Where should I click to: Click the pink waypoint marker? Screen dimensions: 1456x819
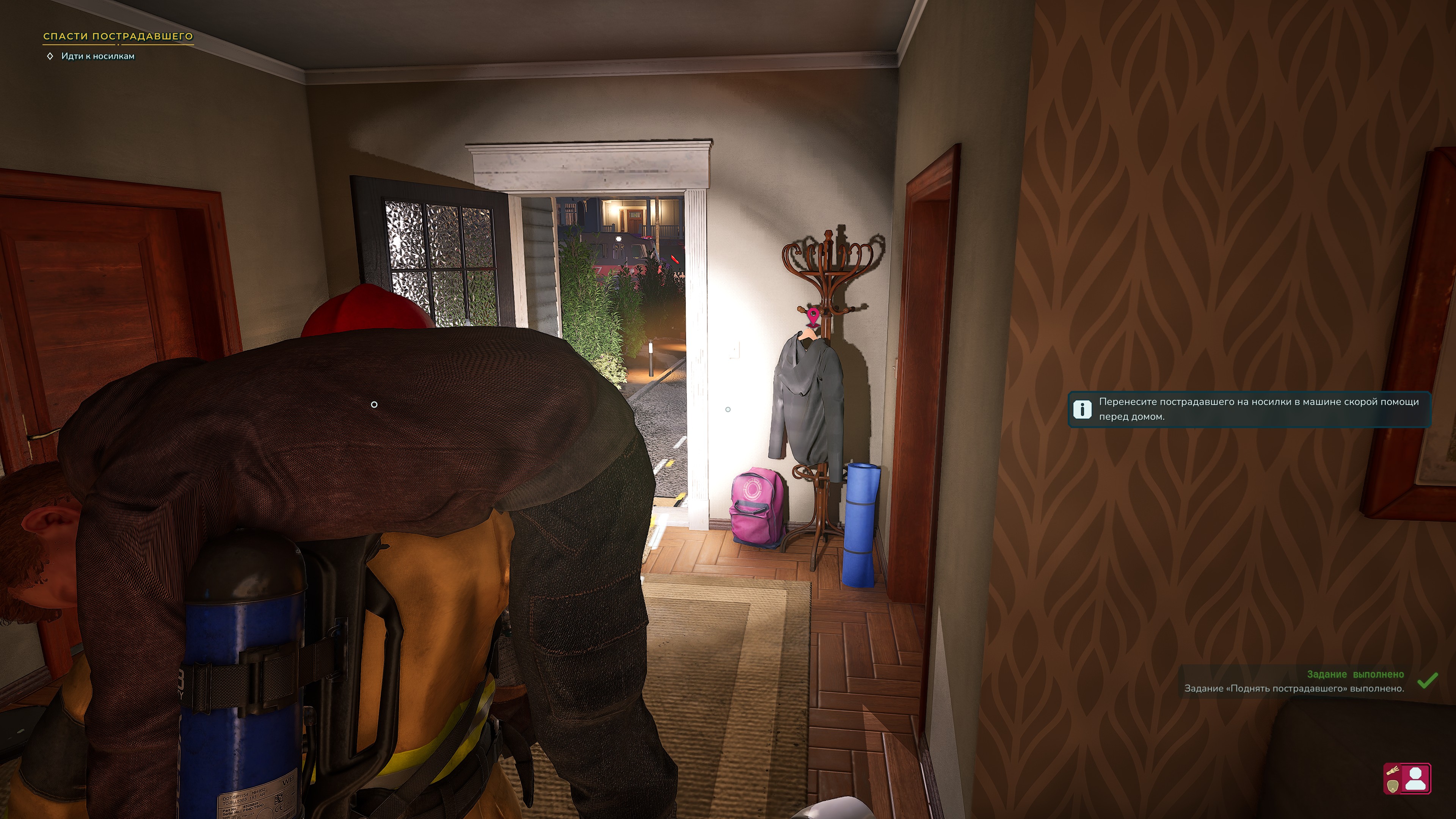[x=813, y=317]
